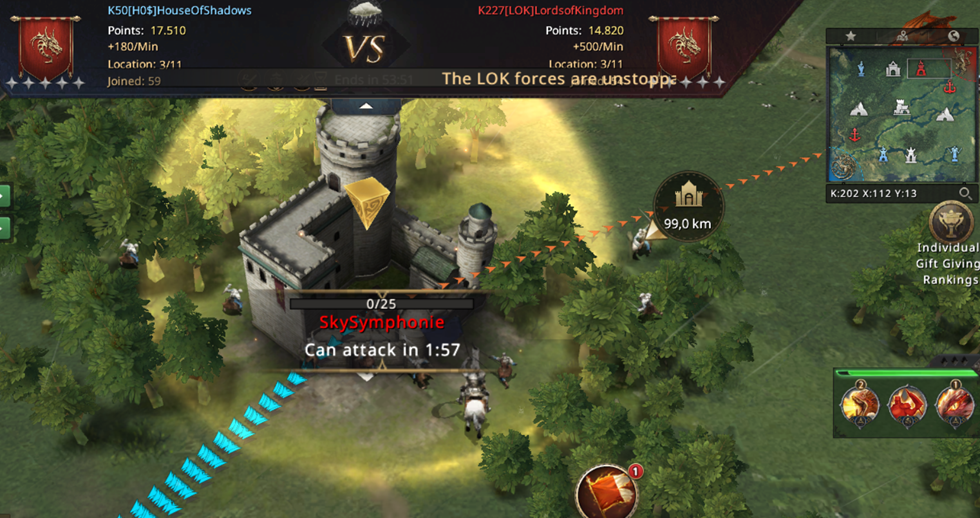980x518 pixels.
Task: Collapse the battle info panel arrow
Action: pos(366,105)
